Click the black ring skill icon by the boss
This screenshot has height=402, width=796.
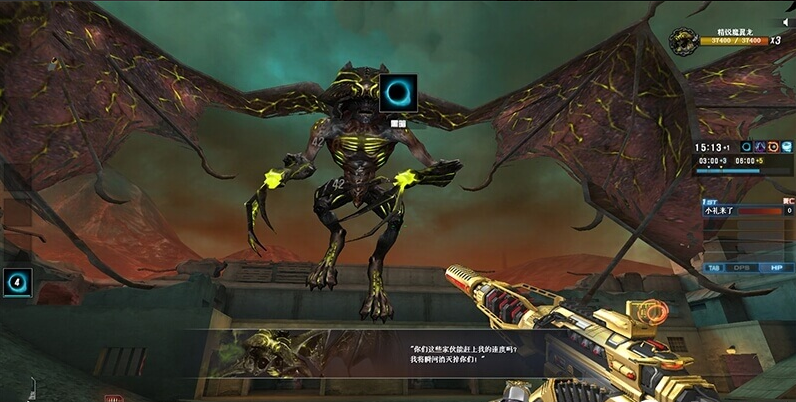tap(398, 94)
